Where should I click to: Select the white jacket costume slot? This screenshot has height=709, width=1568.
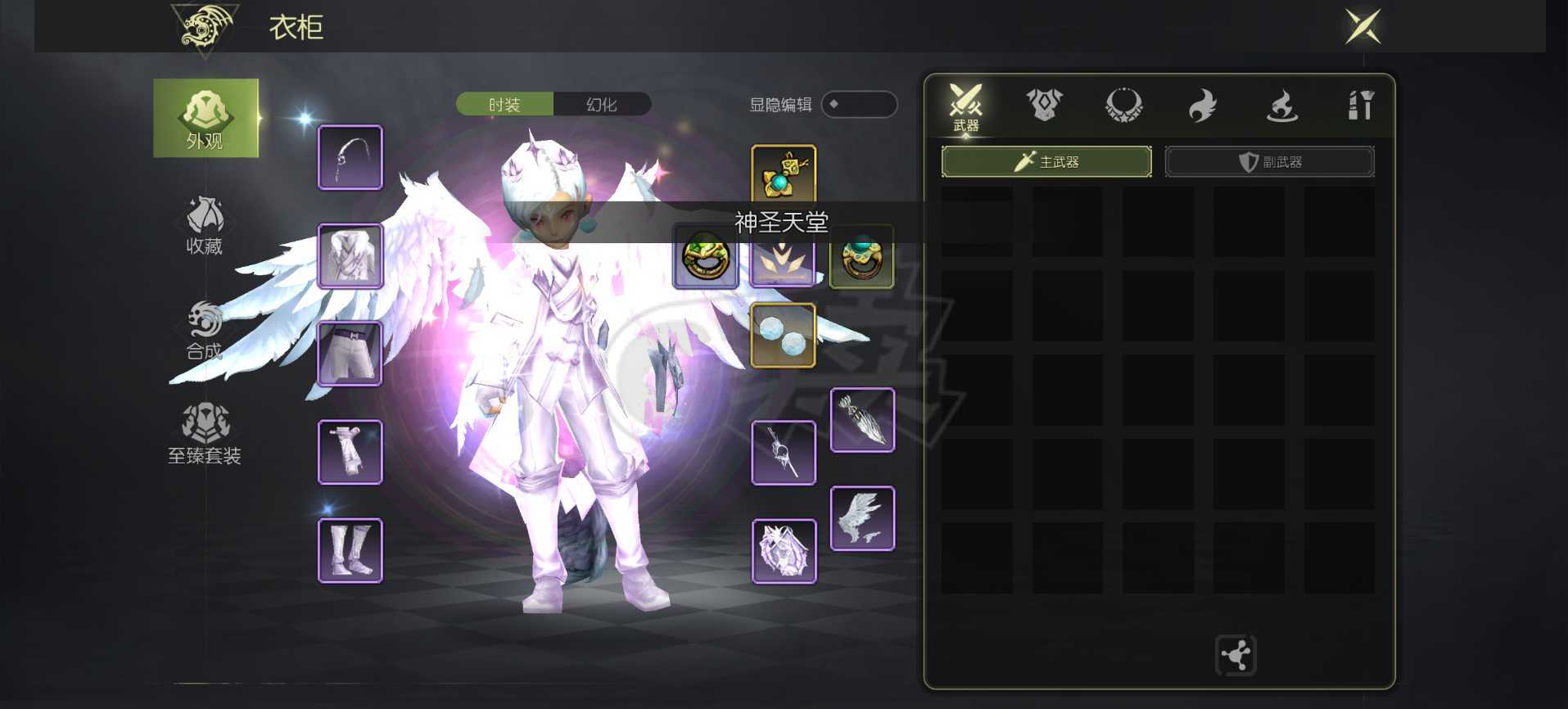(350, 256)
